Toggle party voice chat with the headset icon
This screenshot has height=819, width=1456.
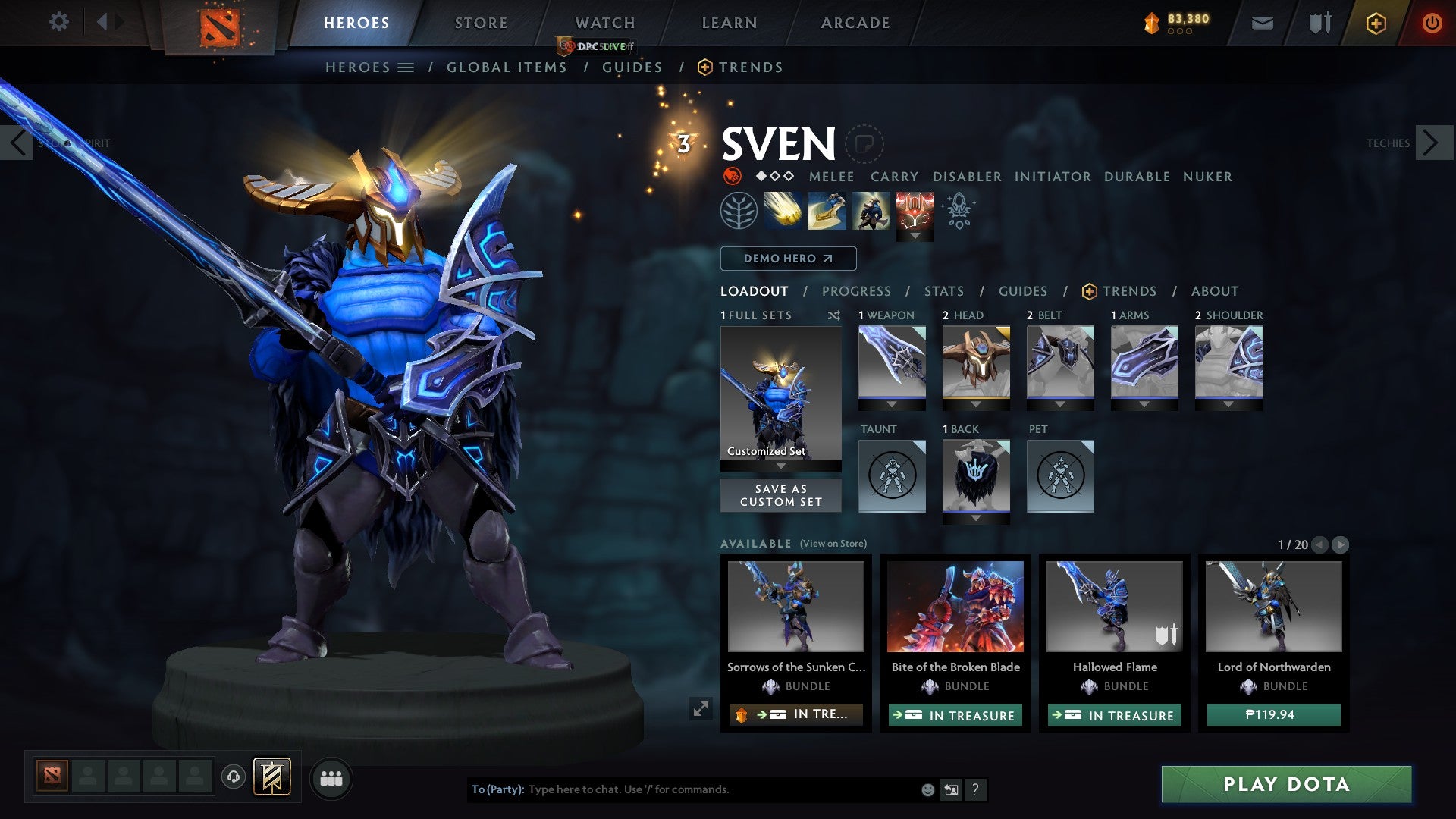tap(233, 777)
